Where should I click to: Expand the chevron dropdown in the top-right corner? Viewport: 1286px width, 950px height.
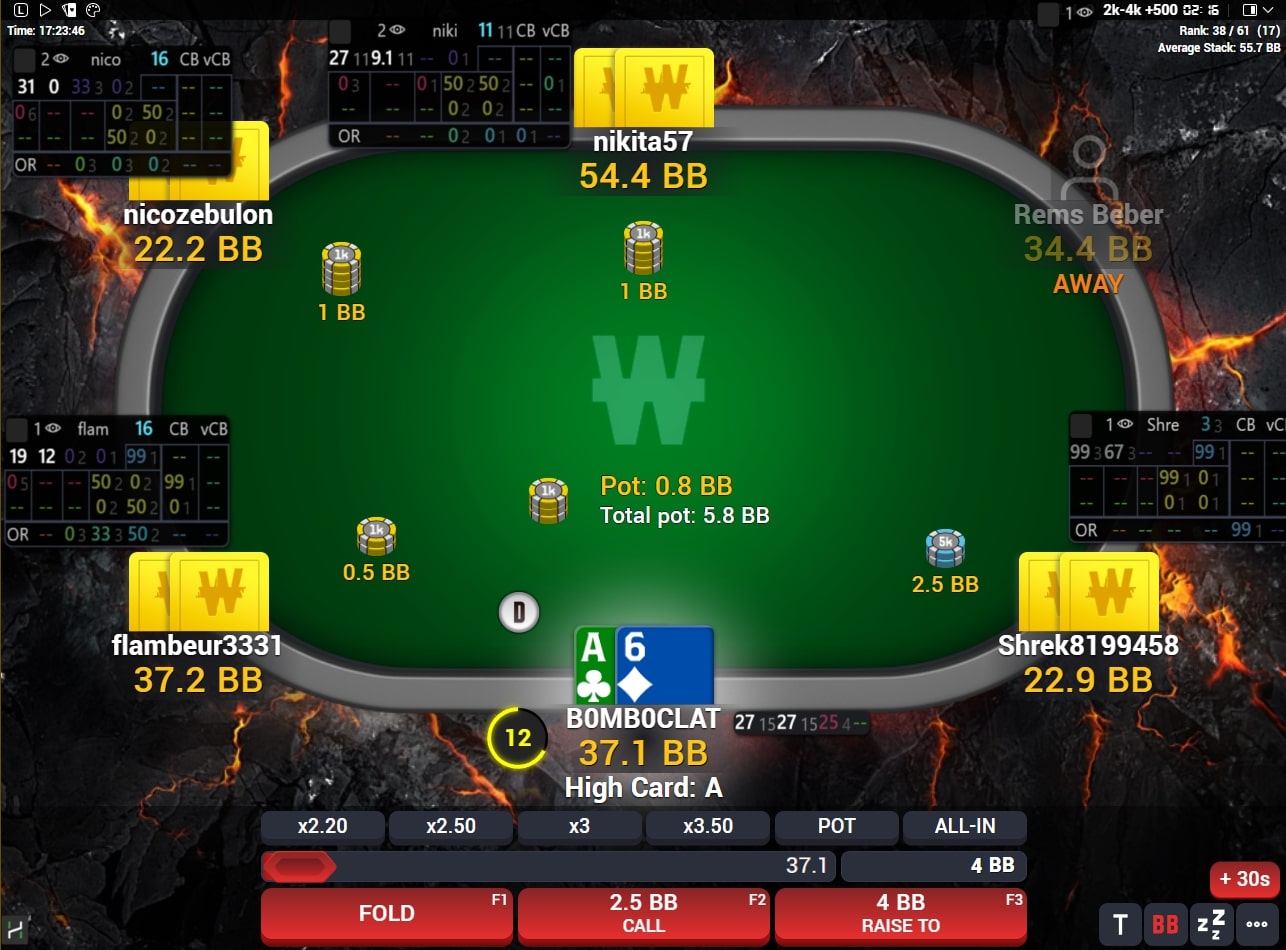1268,11
